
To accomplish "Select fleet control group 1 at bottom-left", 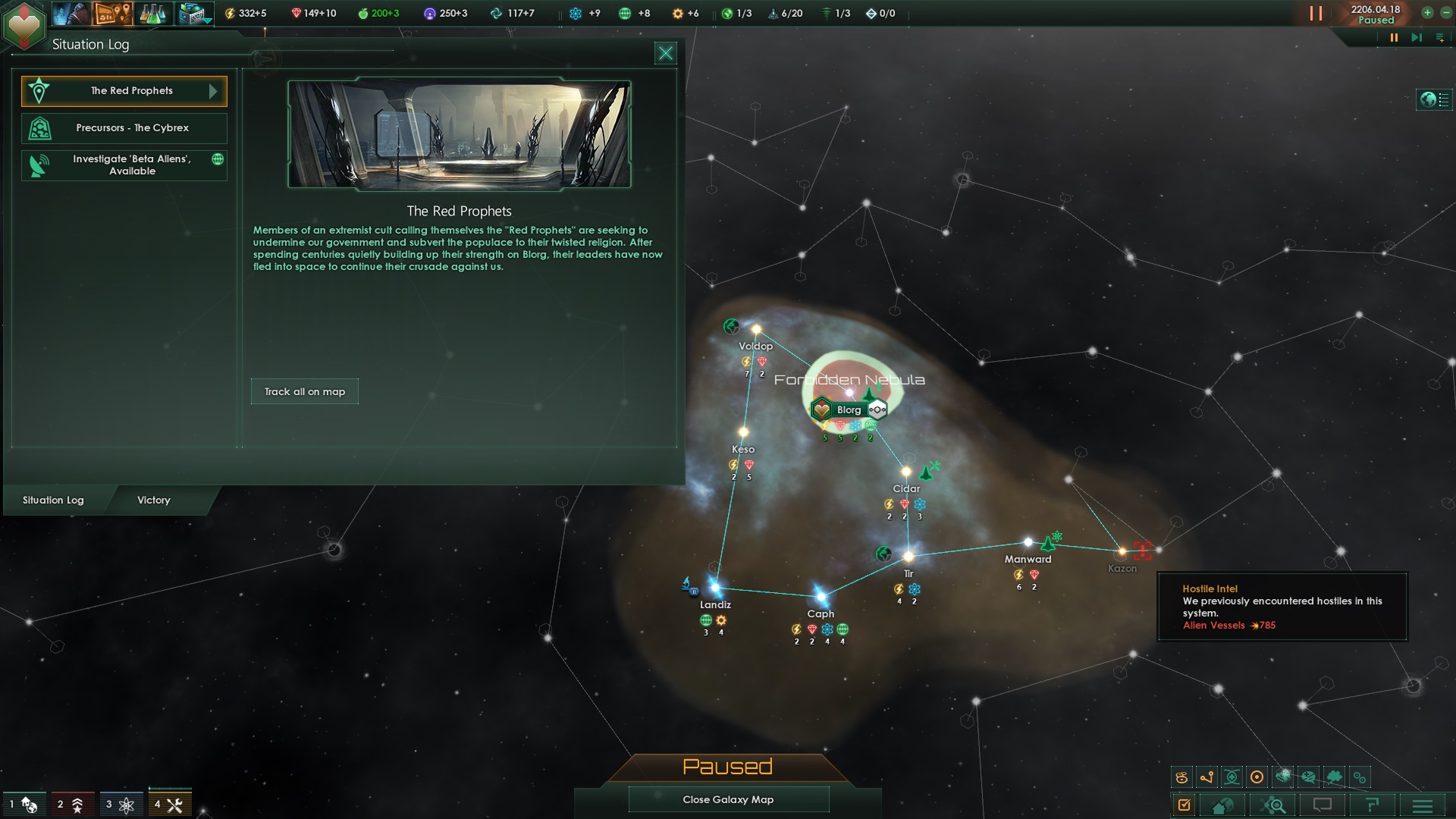I will pyautogui.click(x=23, y=803).
